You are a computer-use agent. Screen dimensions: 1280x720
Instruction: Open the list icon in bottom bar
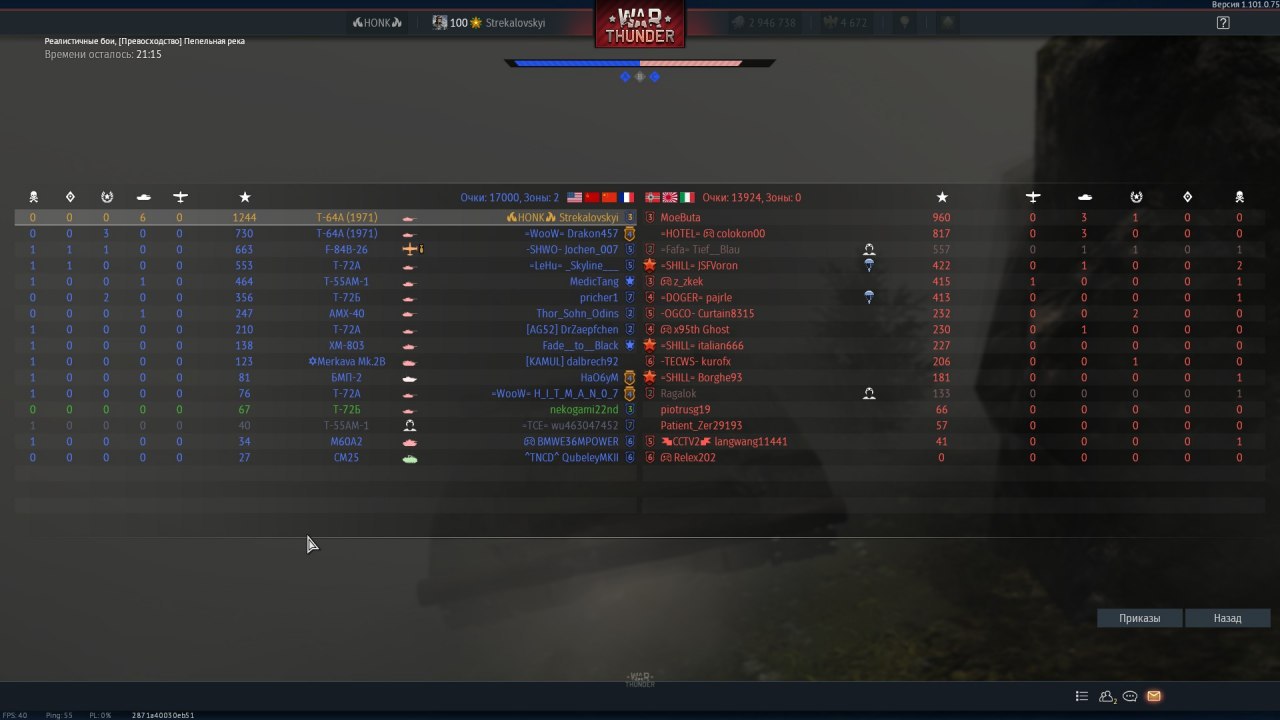pyautogui.click(x=1082, y=696)
